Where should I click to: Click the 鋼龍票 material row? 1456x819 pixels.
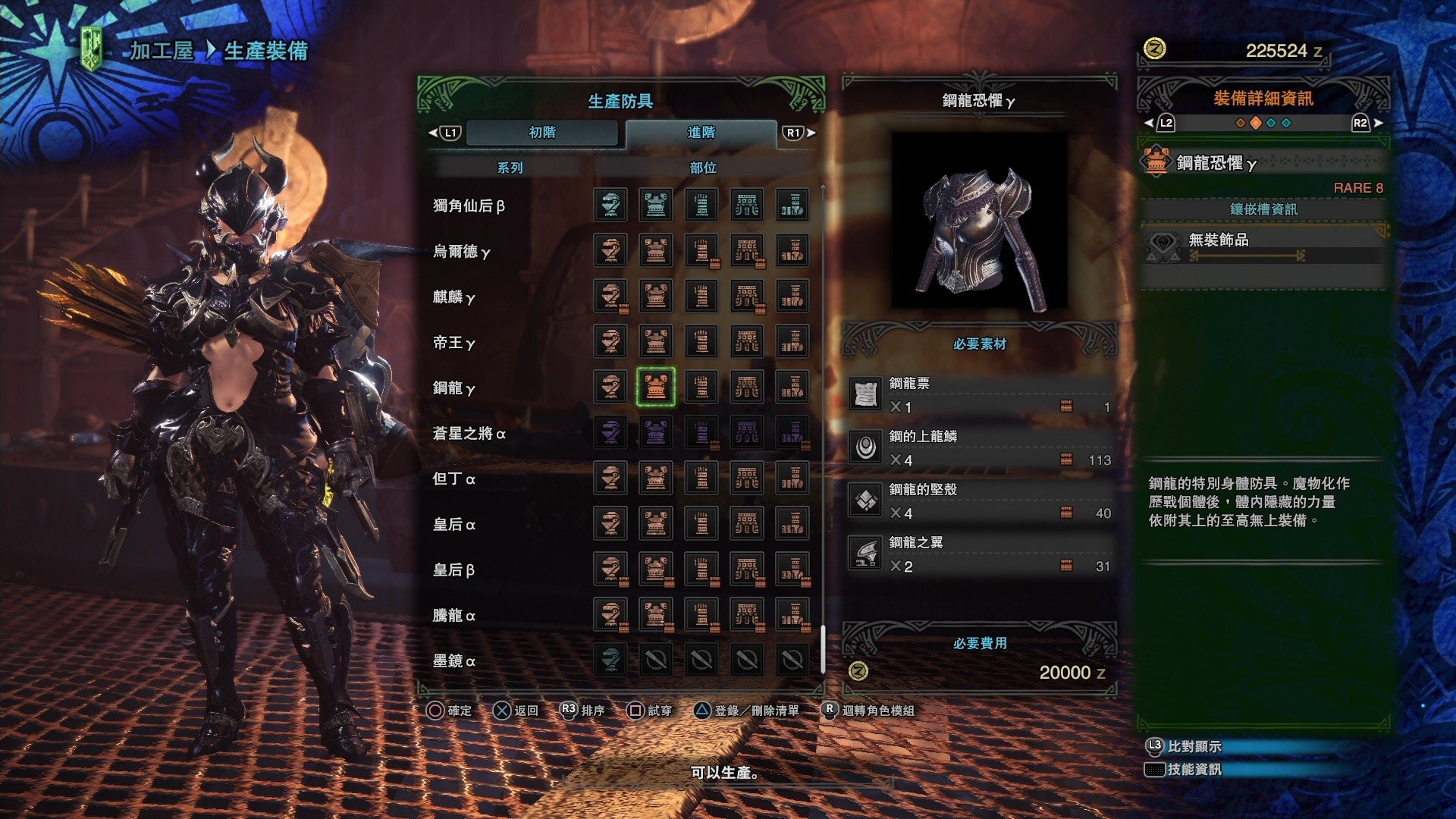pos(980,395)
